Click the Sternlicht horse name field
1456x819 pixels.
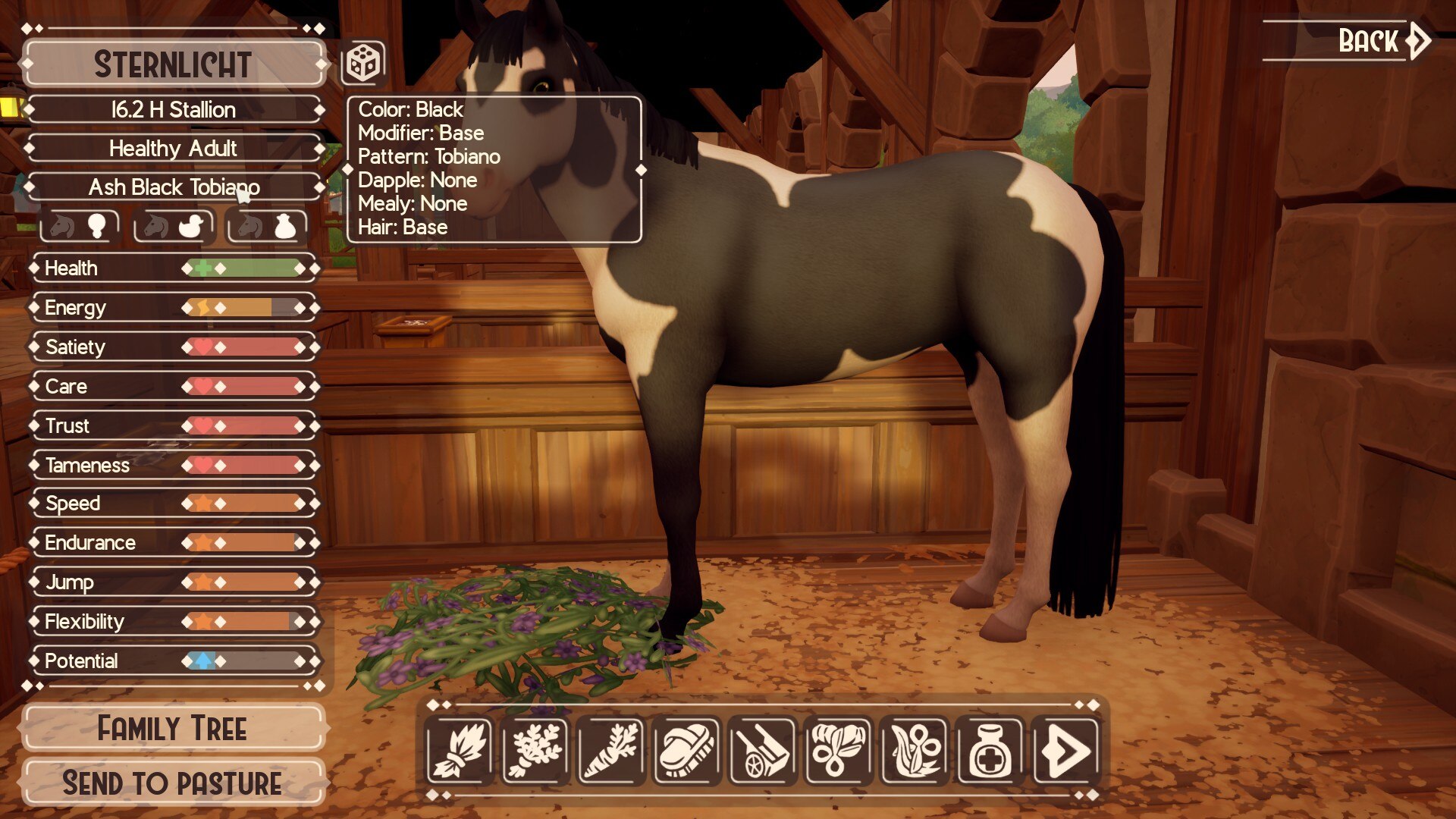click(x=173, y=64)
